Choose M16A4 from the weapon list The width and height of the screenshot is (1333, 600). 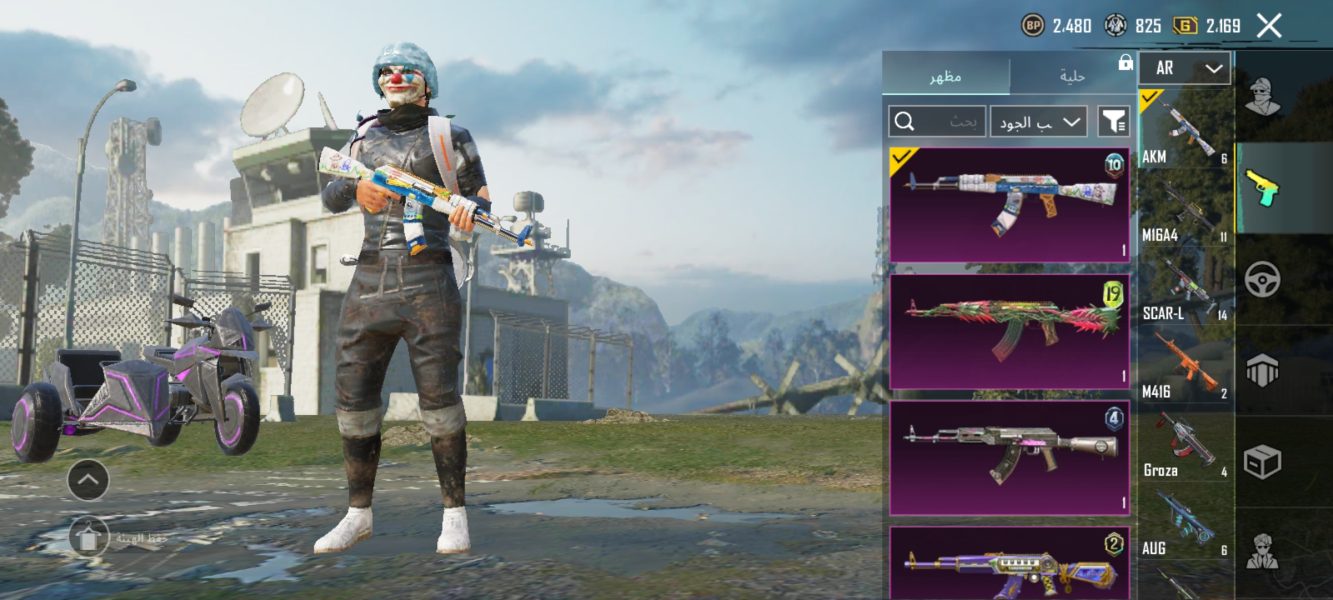click(x=1185, y=210)
